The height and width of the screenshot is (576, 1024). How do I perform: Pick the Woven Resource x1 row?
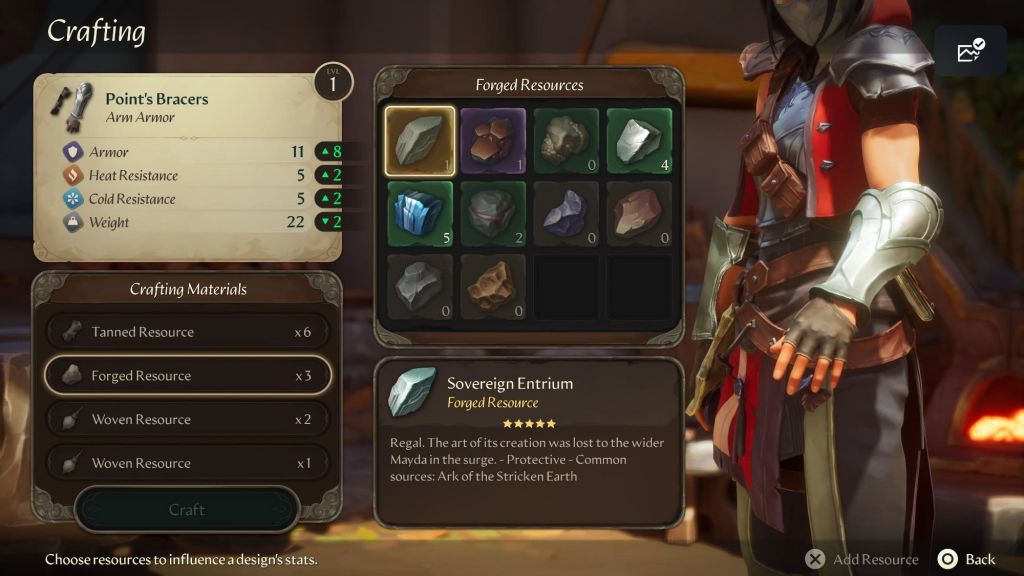coord(187,463)
